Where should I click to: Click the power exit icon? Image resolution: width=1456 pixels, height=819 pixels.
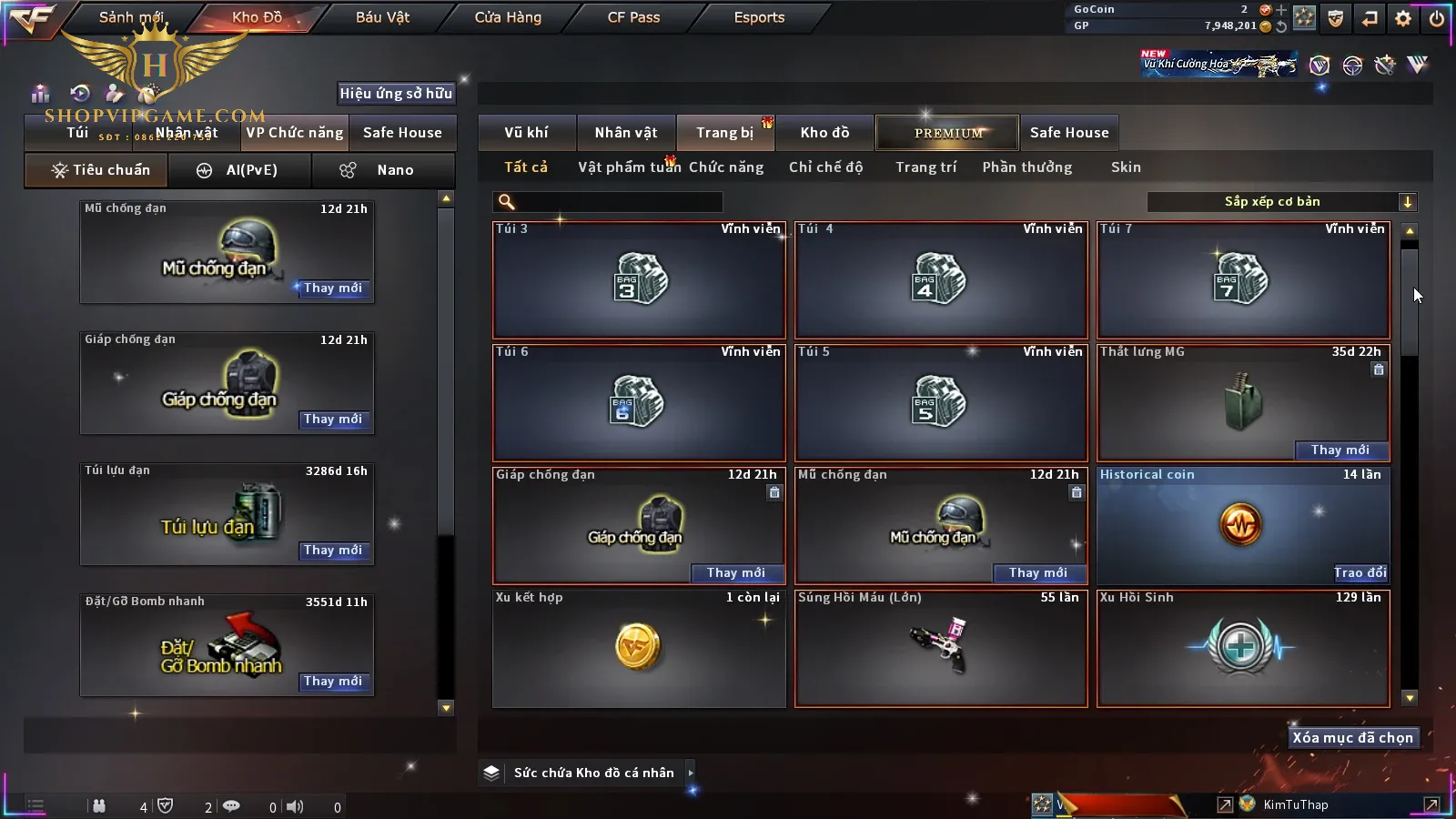click(x=1437, y=18)
